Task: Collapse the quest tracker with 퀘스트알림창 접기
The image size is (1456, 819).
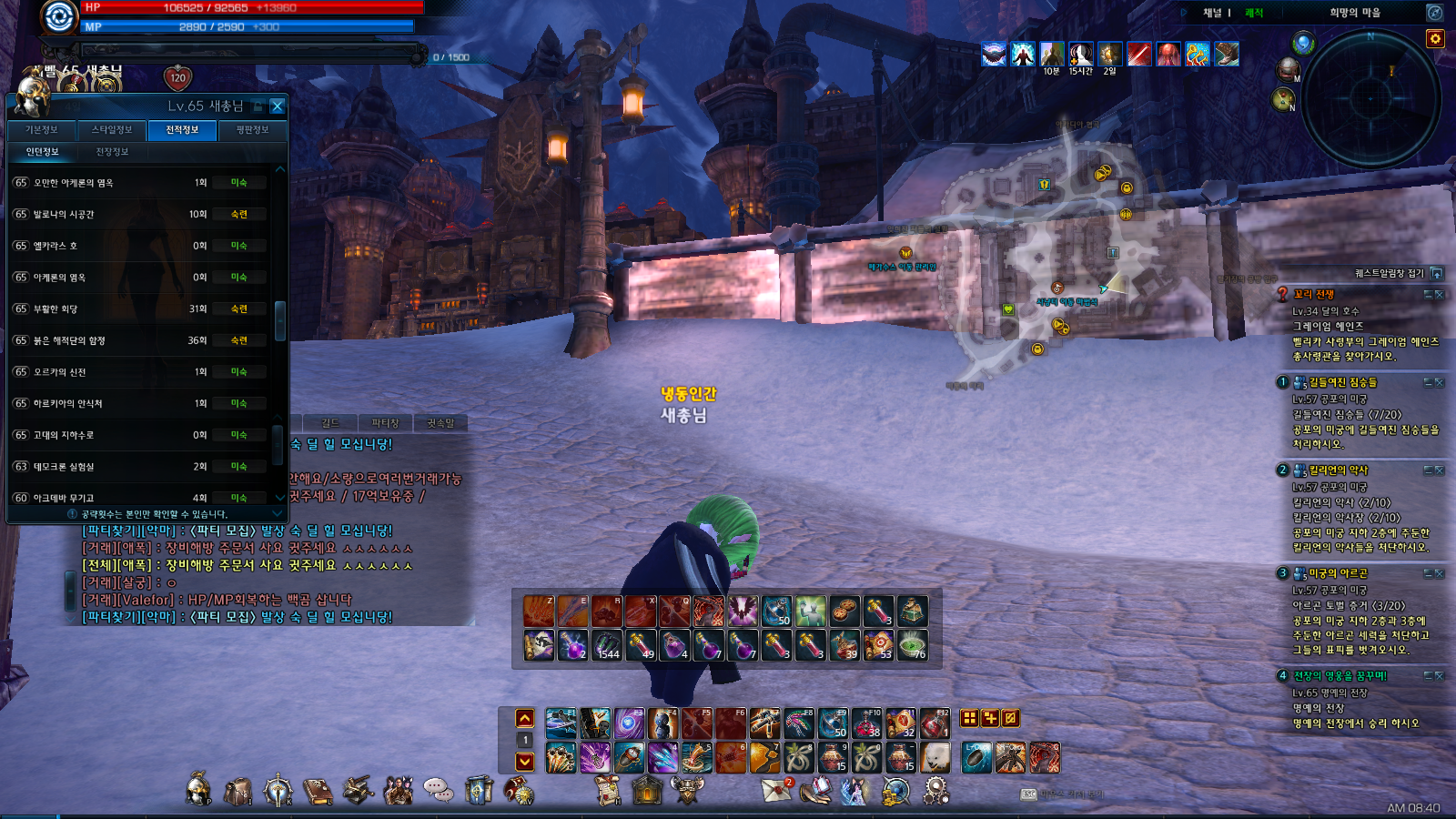Action: [1436, 273]
